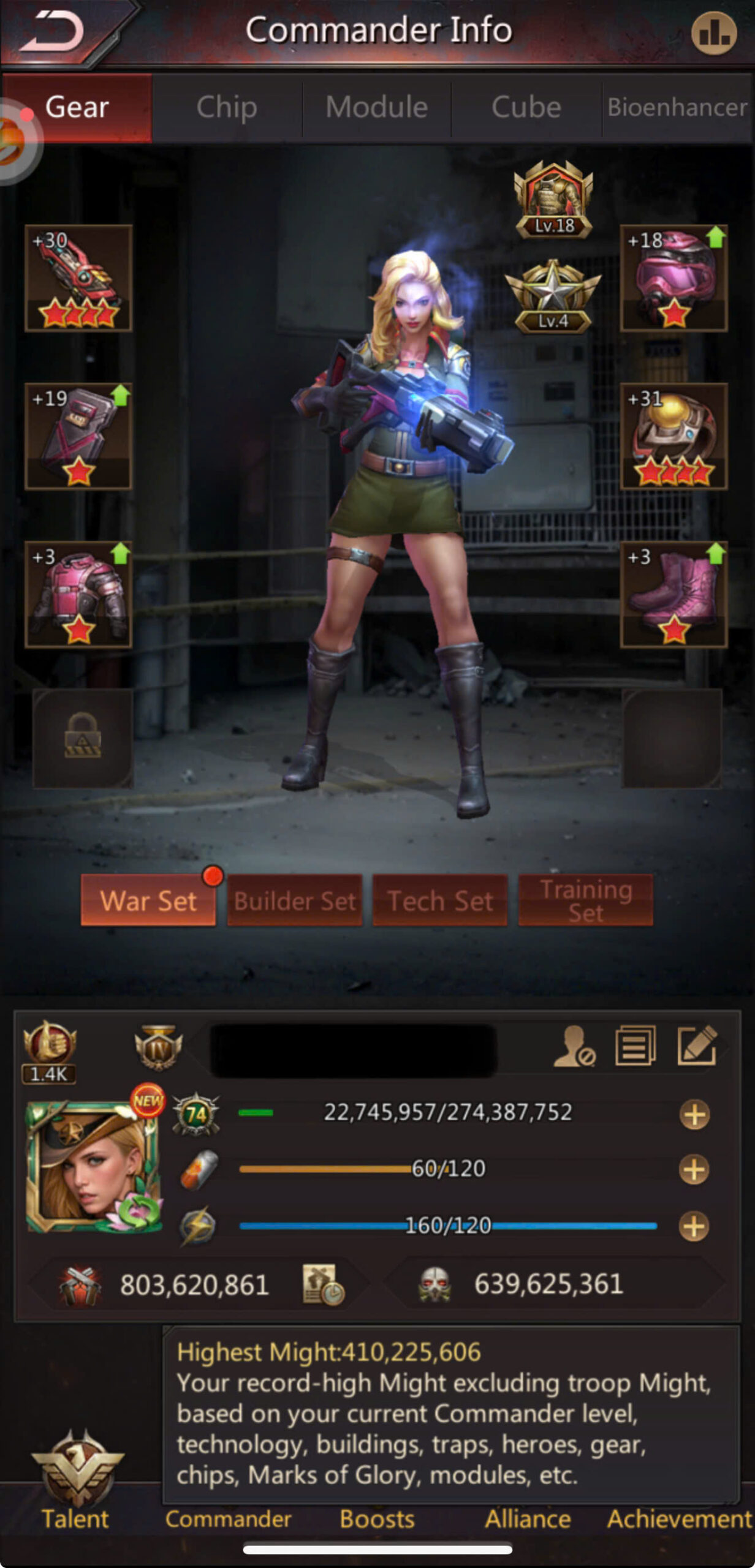755x1568 pixels.
Task: Choose the Training Set loadout
Action: point(586,900)
